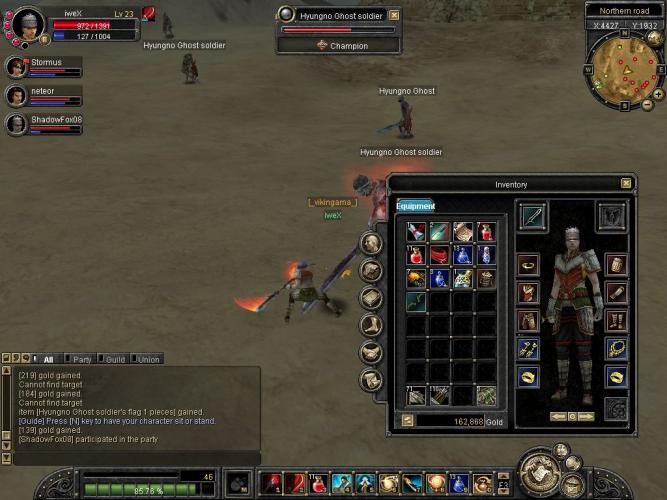Close the Inventory window

(626, 184)
